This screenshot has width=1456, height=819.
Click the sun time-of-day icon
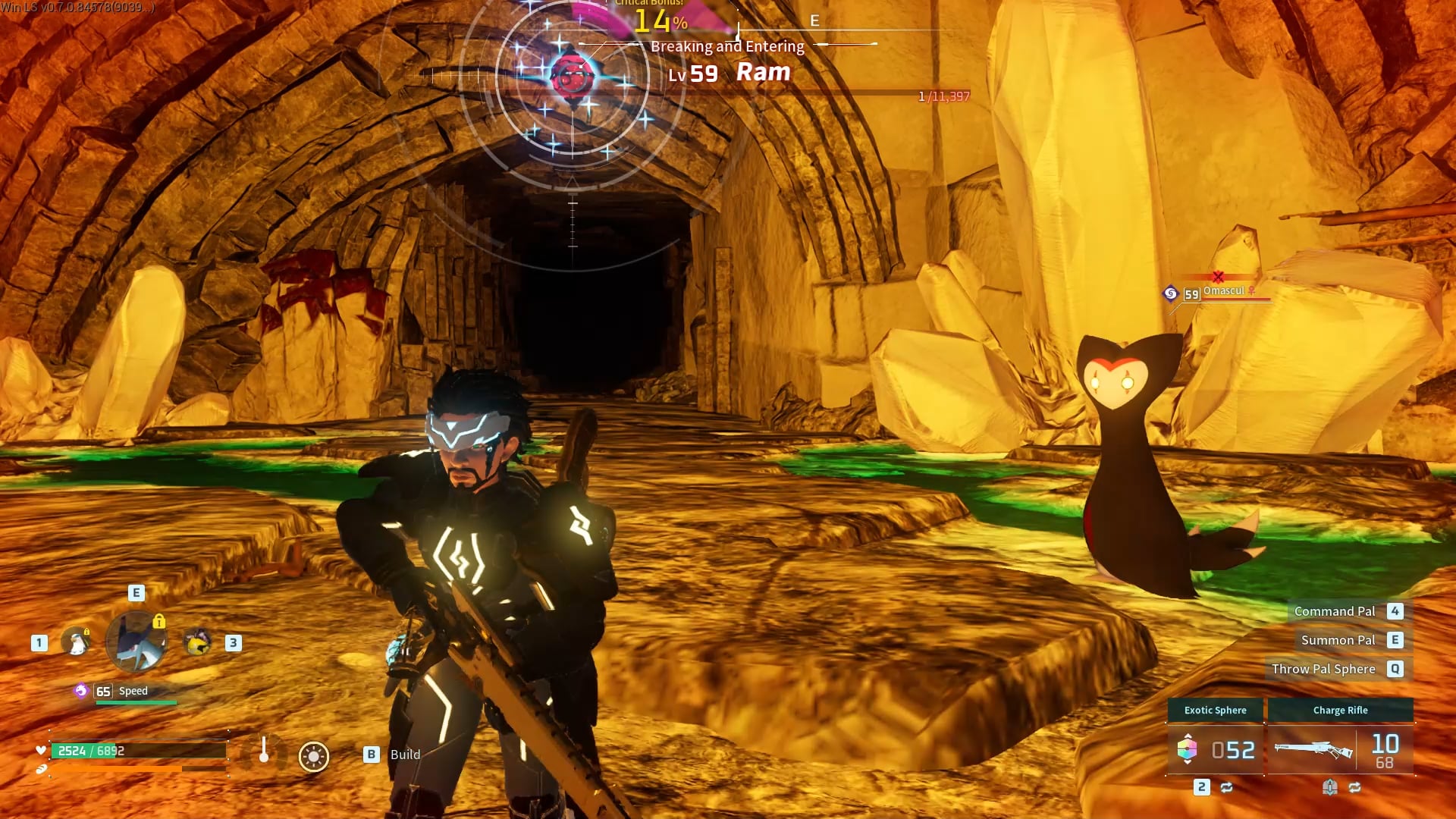tap(313, 756)
